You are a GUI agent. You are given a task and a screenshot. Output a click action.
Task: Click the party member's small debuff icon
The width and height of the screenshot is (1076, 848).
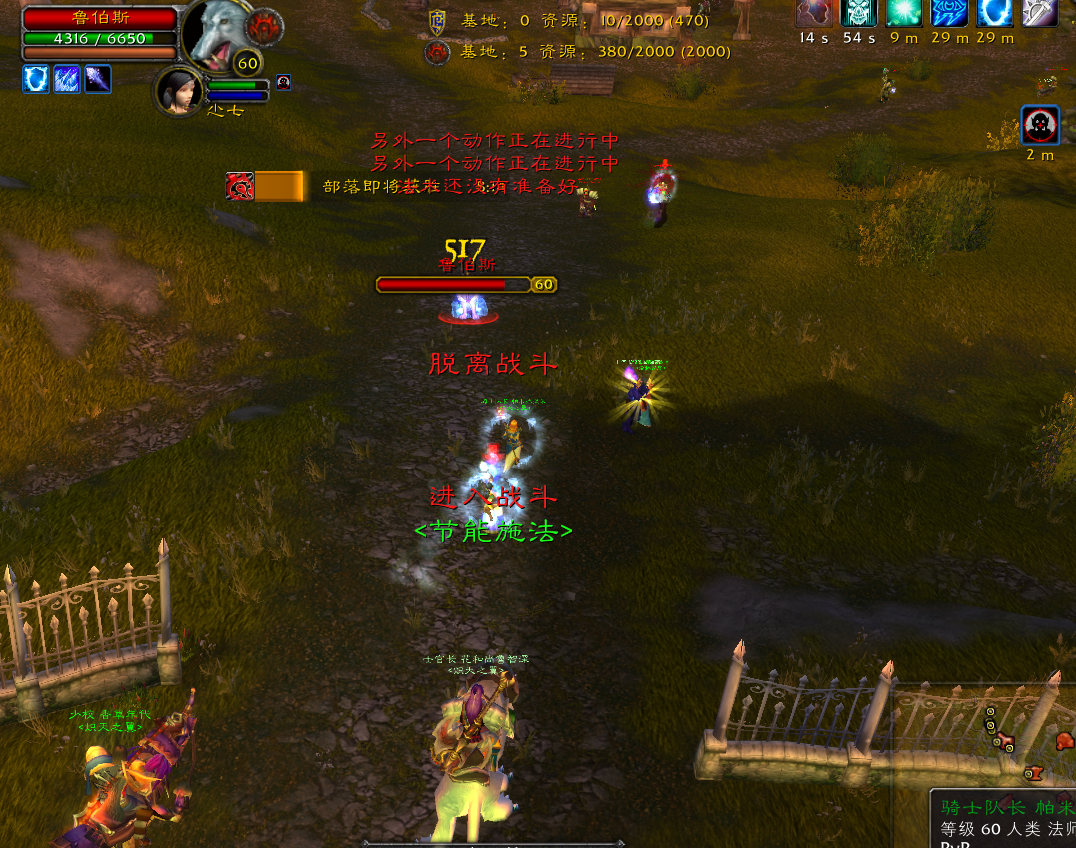point(283,83)
